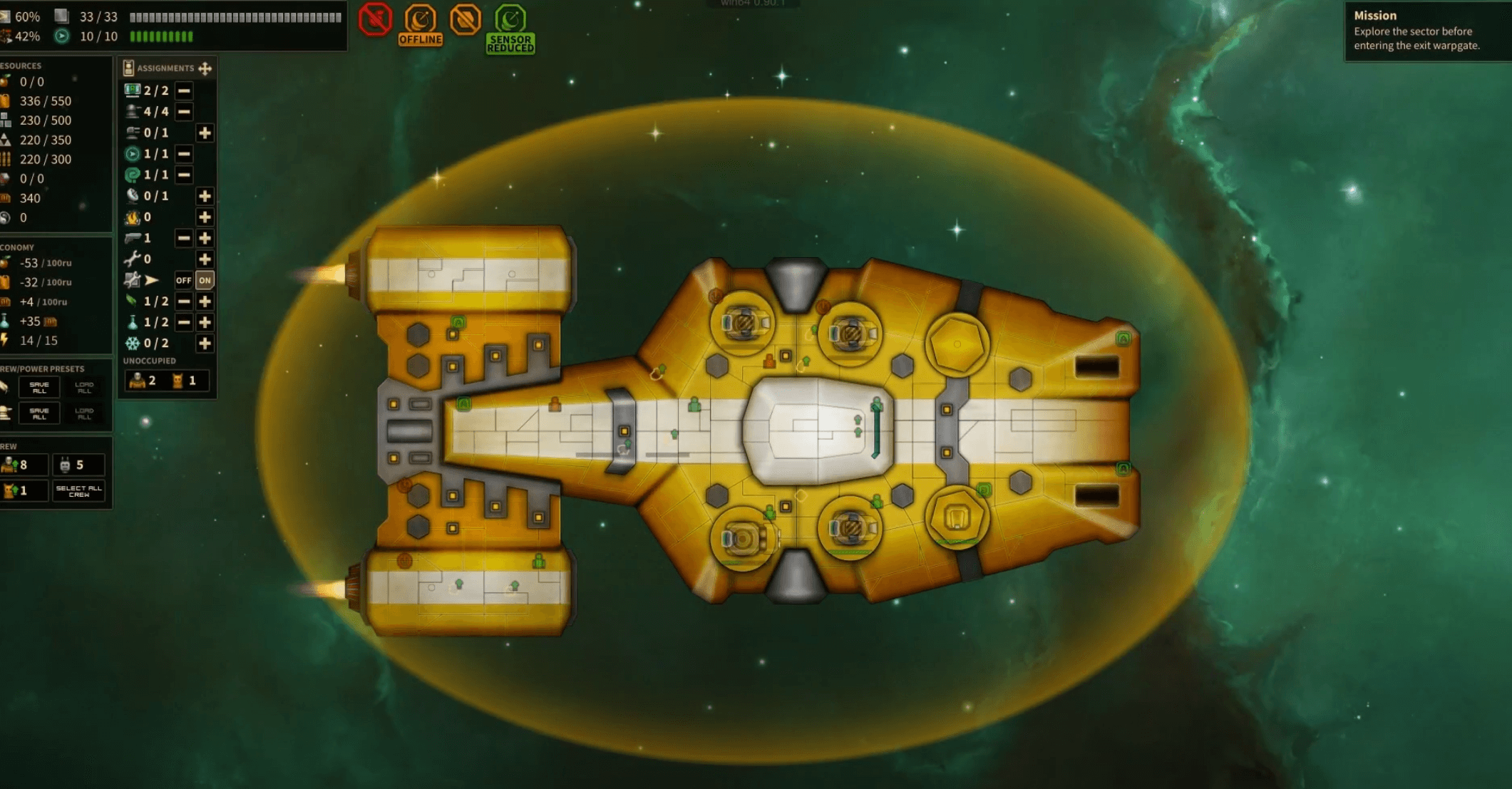Add a crew member to wrench repair duty
This screenshot has width=1512, height=789.
(x=205, y=259)
